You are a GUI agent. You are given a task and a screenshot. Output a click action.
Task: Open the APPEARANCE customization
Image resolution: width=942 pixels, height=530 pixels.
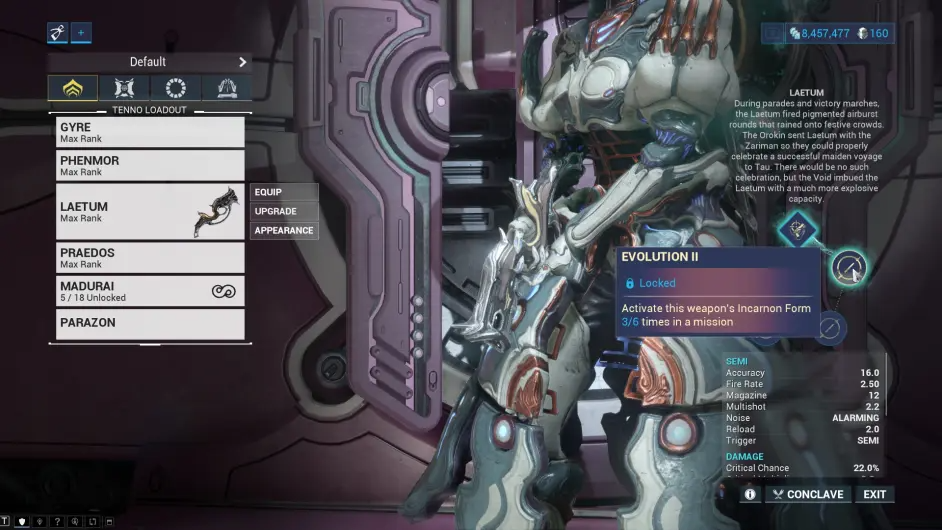pyautogui.click(x=284, y=230)
